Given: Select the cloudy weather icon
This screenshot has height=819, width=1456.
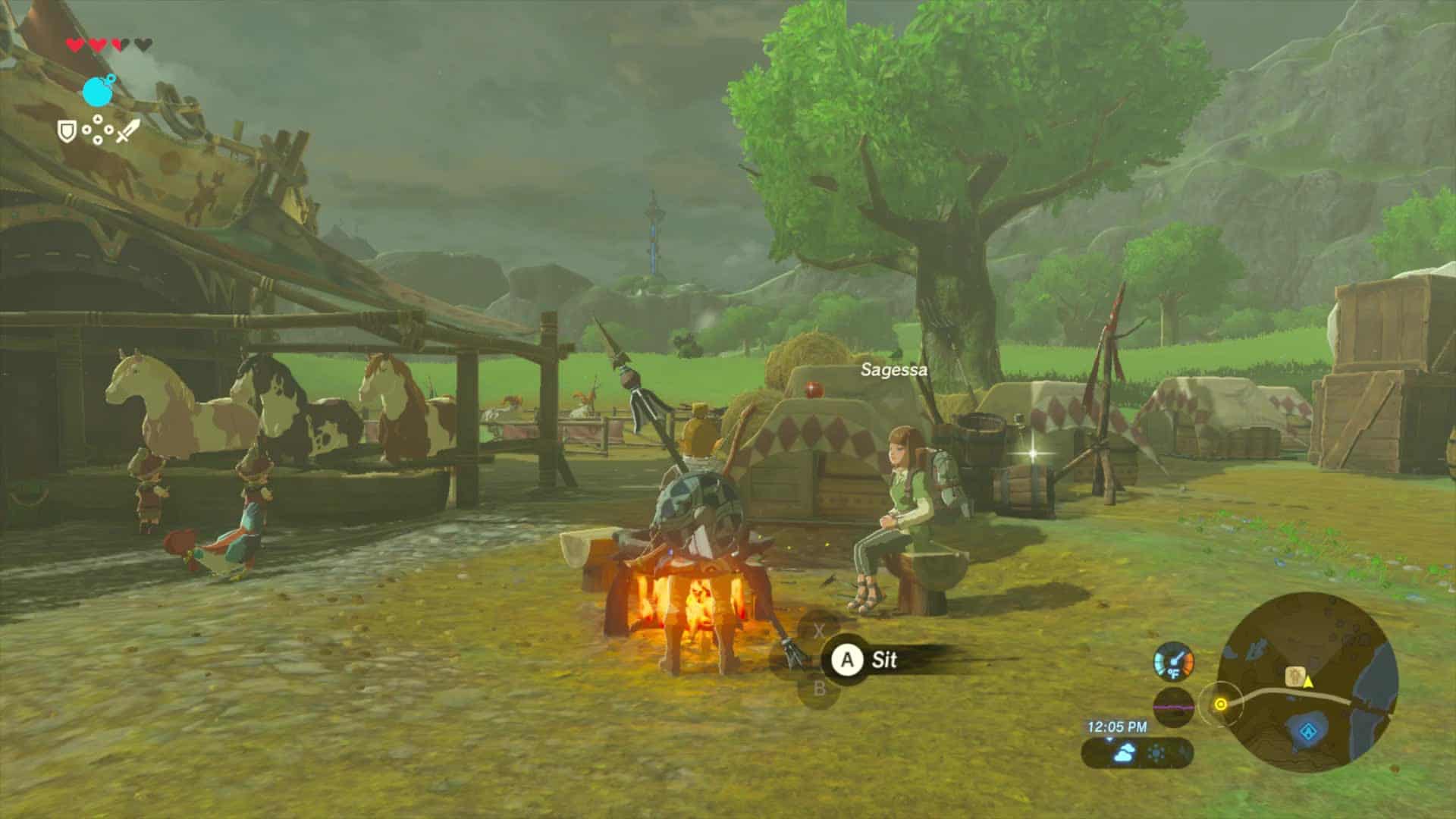Looking at the screenshot, I should coord(1124,752).
